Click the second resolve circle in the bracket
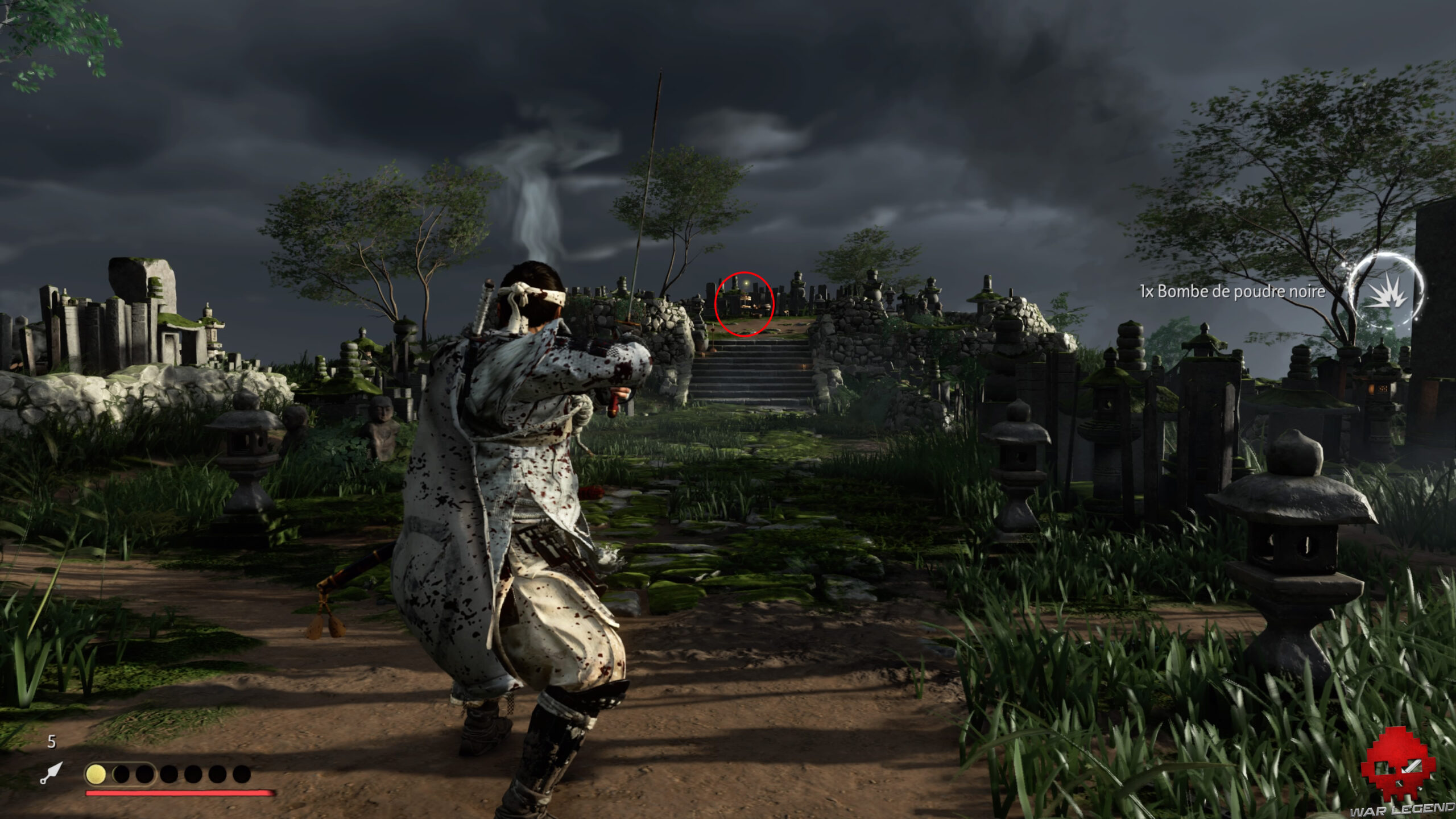This screenshot has height=819, width=1456. click(x=121, y=775)
